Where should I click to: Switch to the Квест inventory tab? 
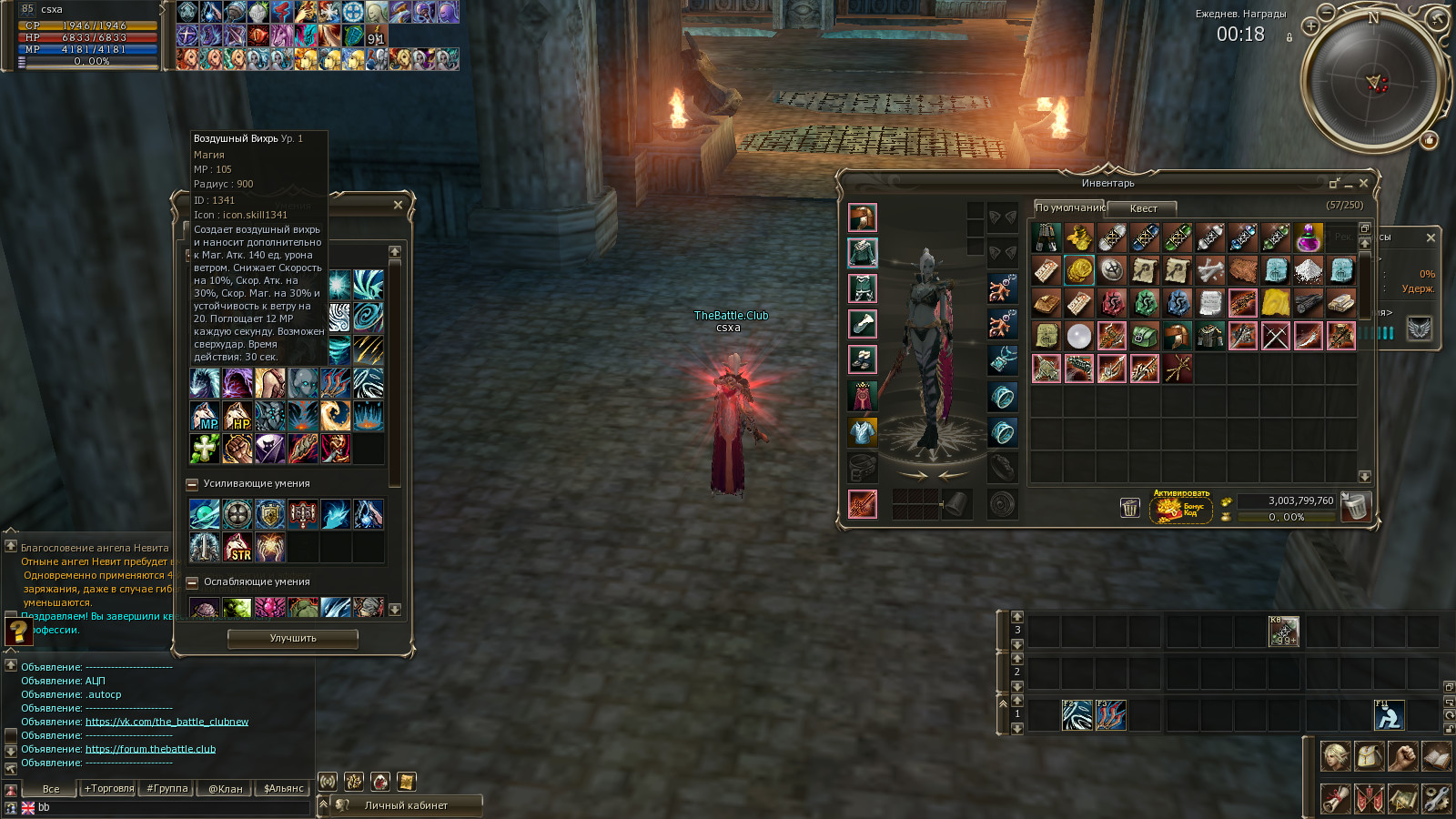click(1143, 208)
